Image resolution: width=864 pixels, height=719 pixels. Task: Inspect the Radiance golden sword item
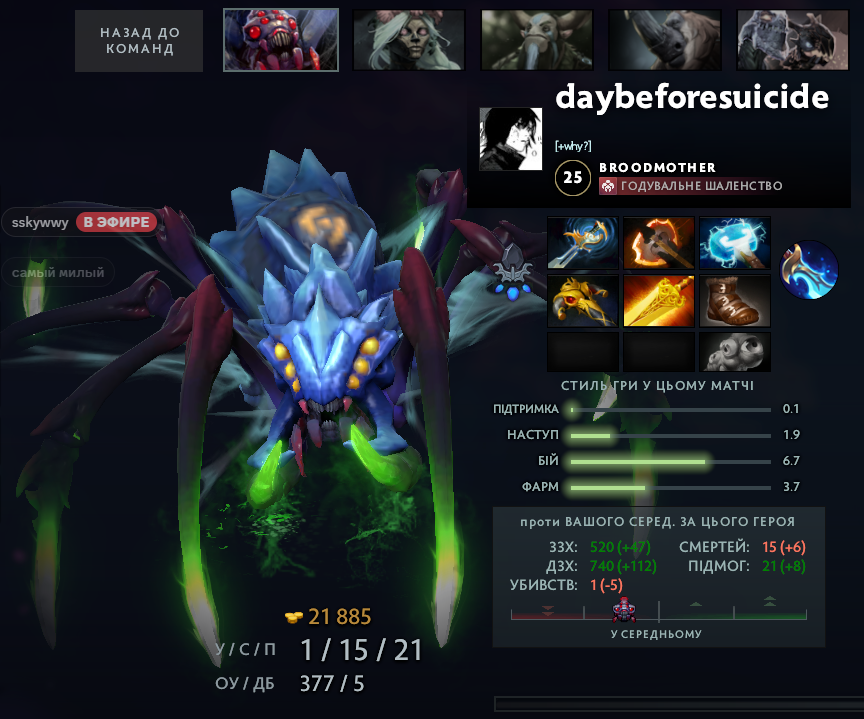click(659, 301)
